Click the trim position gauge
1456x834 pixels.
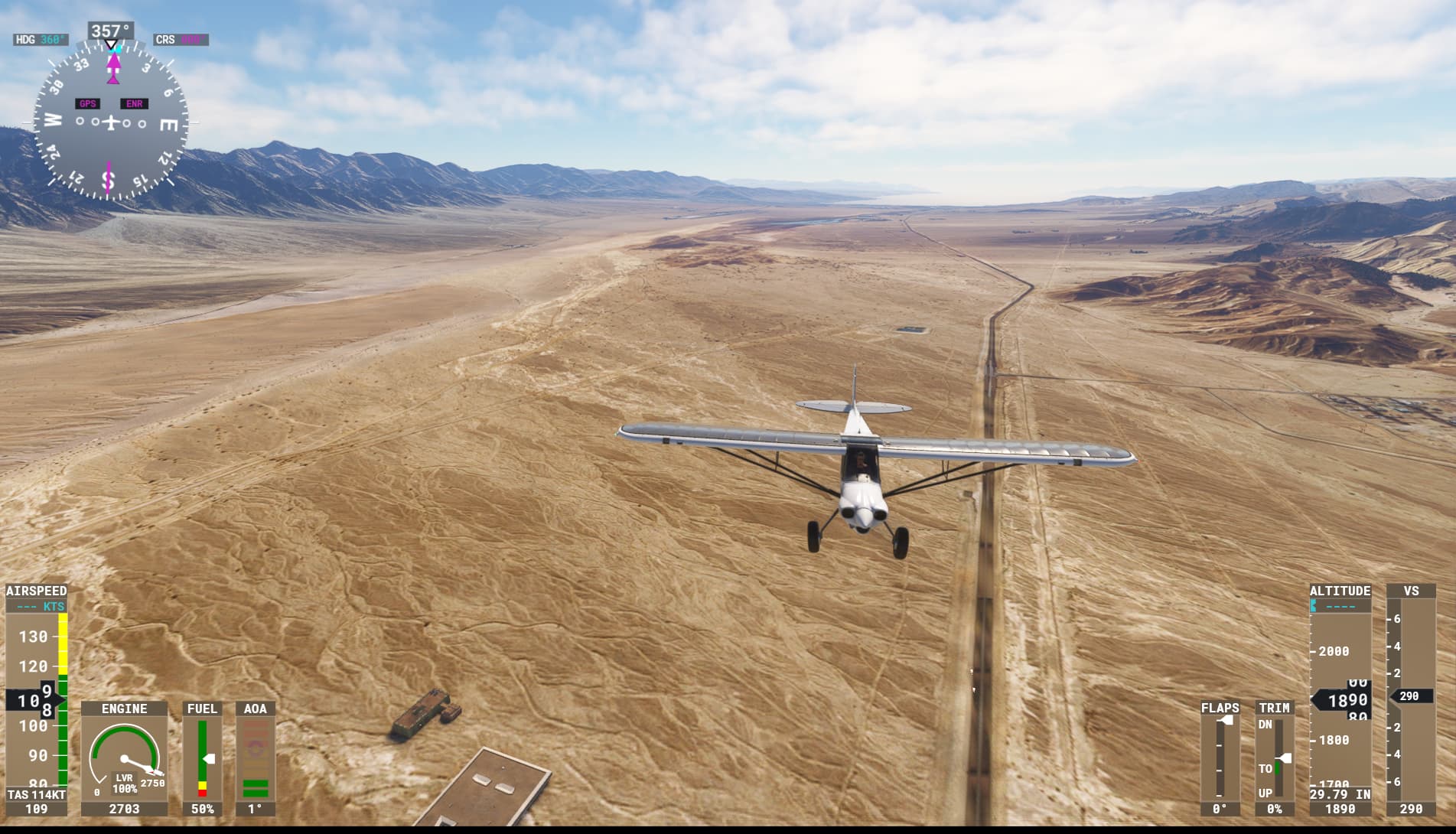click(1275, 757)
